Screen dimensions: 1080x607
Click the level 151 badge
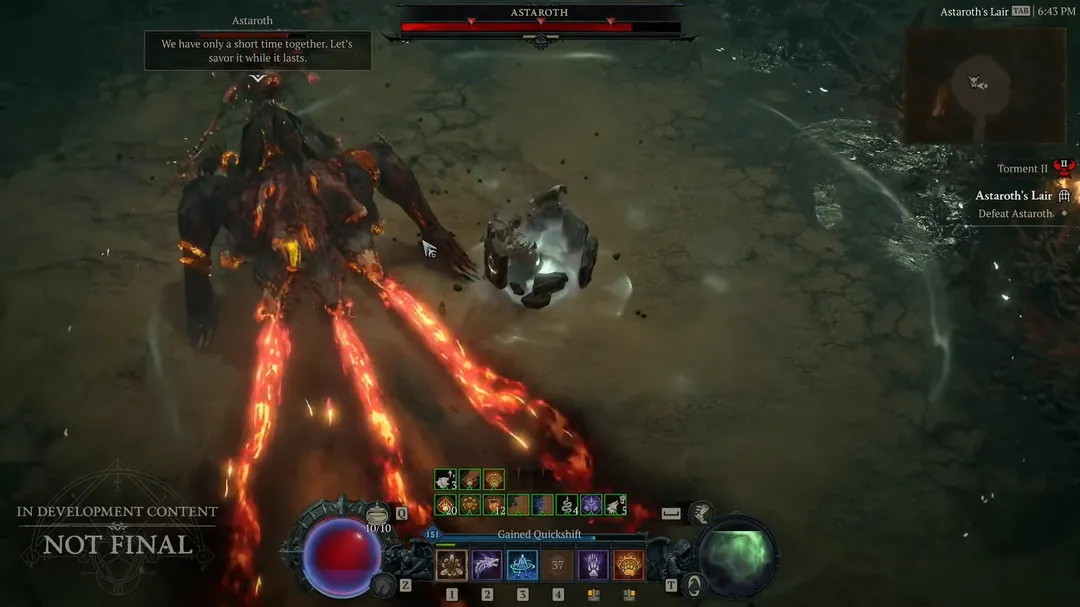[x=432, y=535]
